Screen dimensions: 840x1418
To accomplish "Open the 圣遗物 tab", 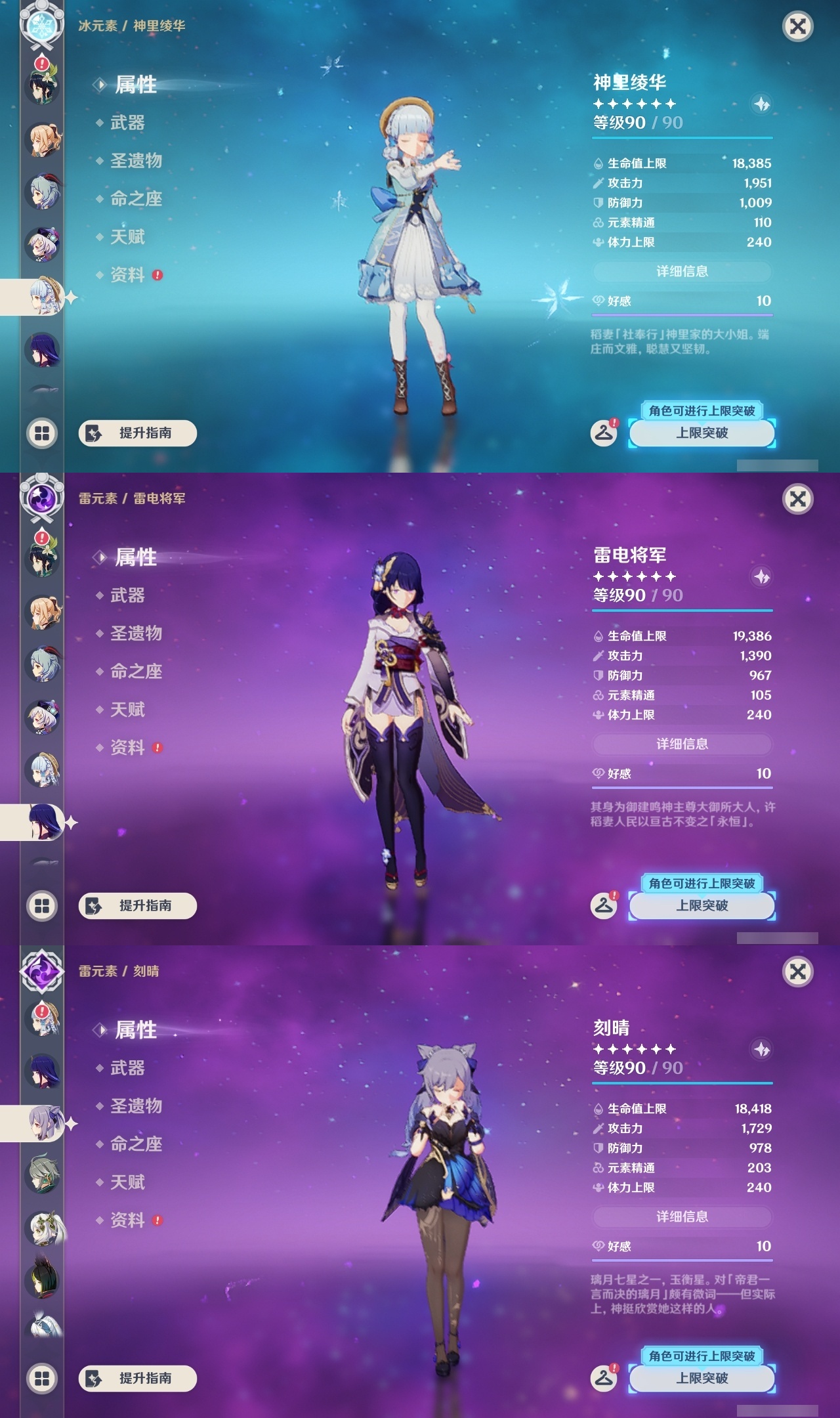I will (x=138, y=161).
